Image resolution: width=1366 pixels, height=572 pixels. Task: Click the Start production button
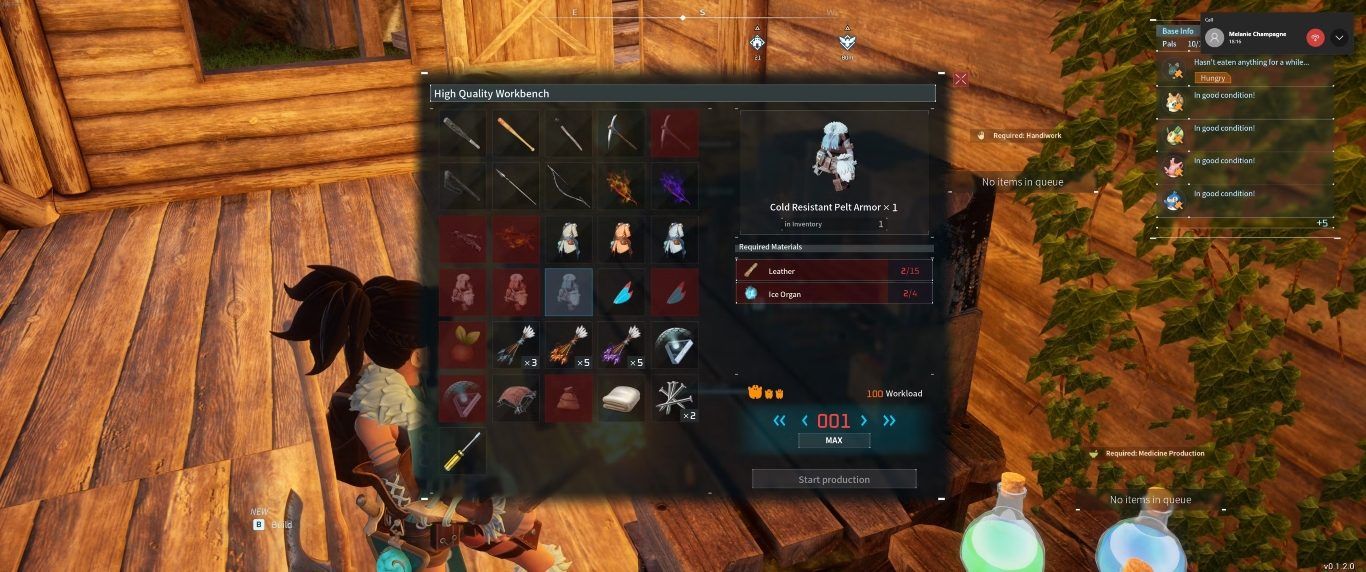point(834,479)
